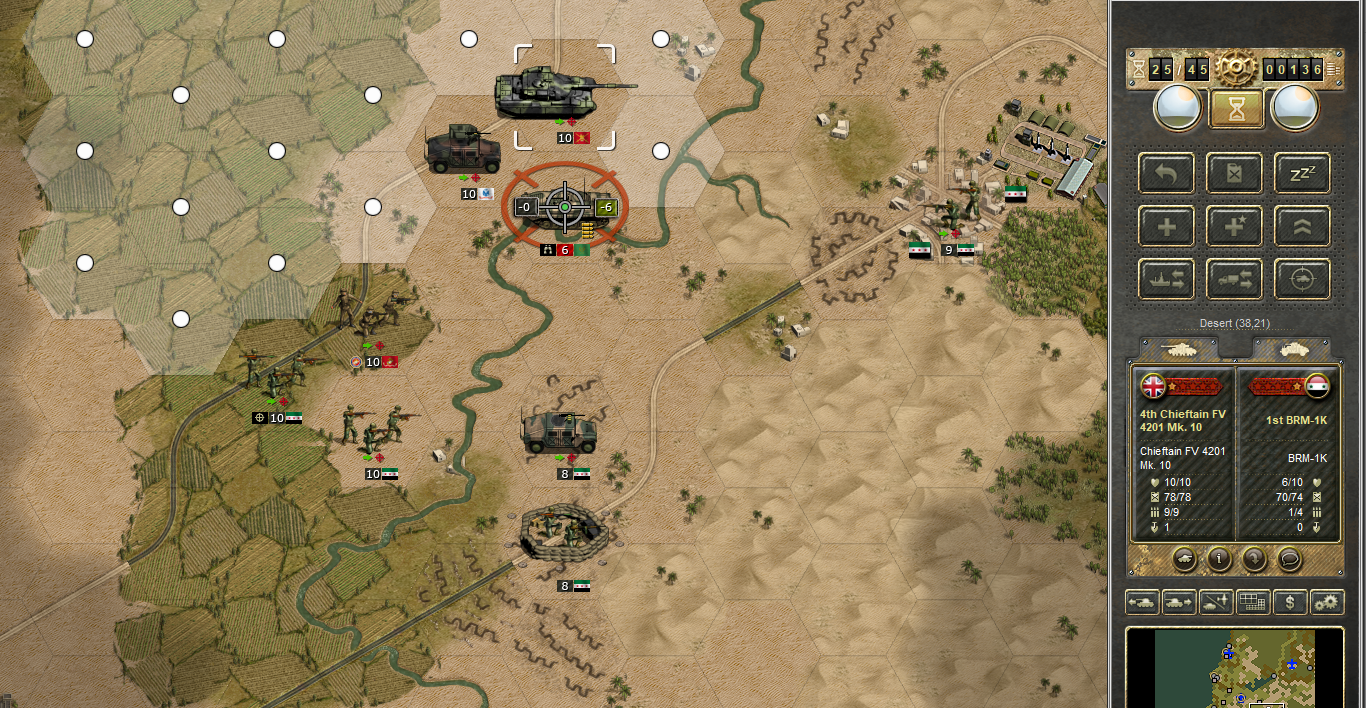The image size is (1366, 708).
Task: End the turn with the hourglass button
Action: pyautogui.click(x=1237, y=109)
